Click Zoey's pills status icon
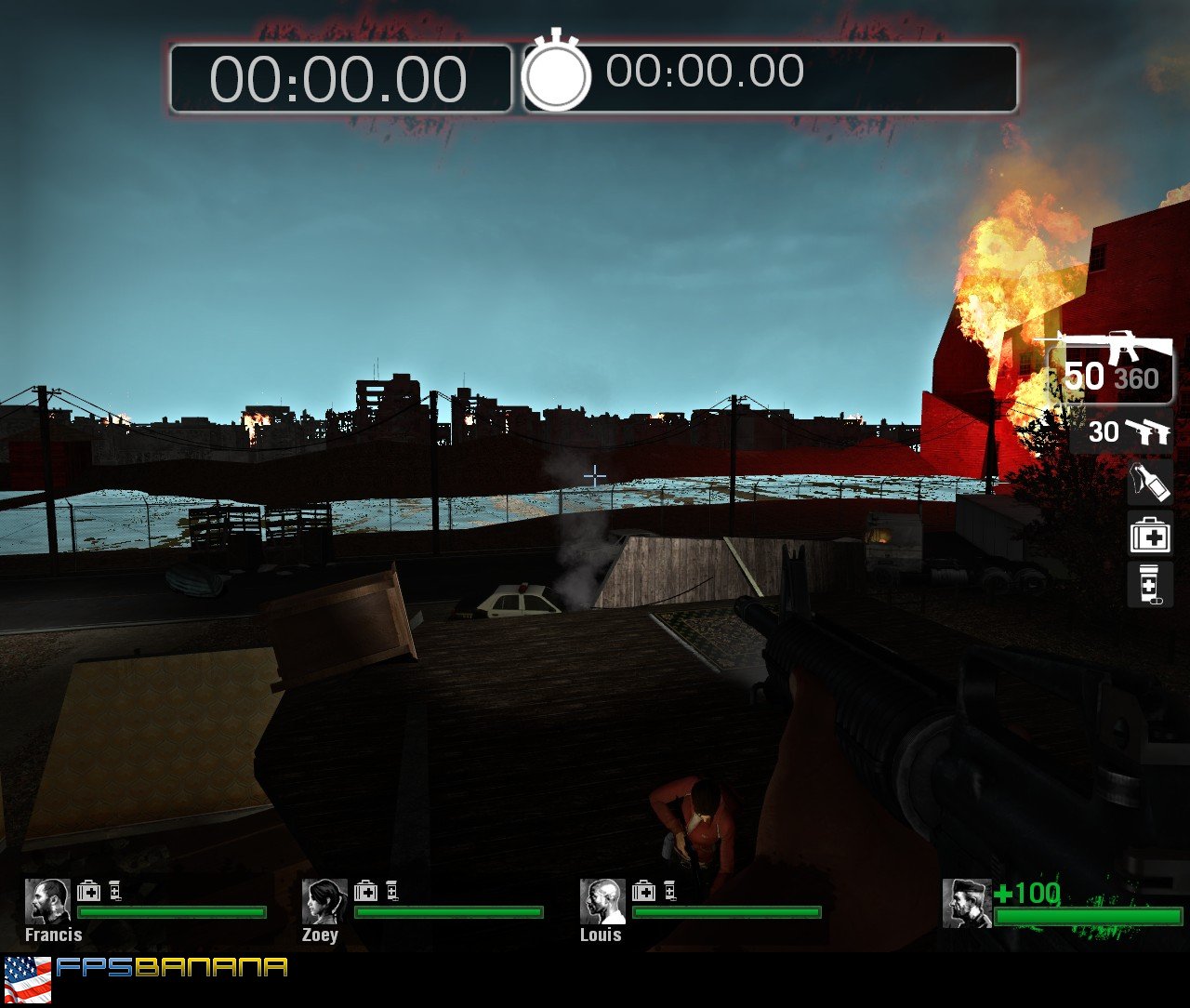 click(x=392, y=891)
